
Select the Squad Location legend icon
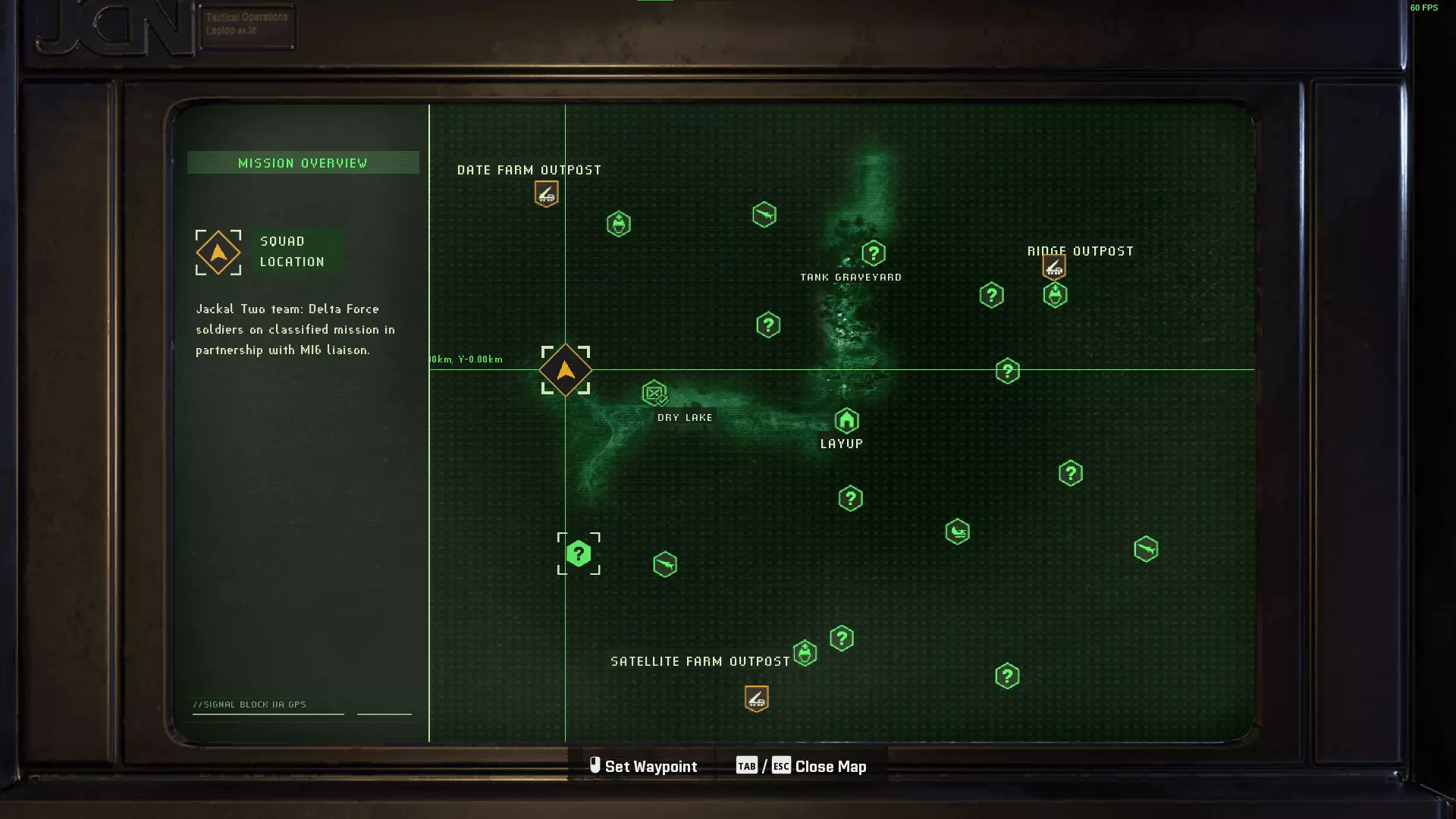click(218, 253)
